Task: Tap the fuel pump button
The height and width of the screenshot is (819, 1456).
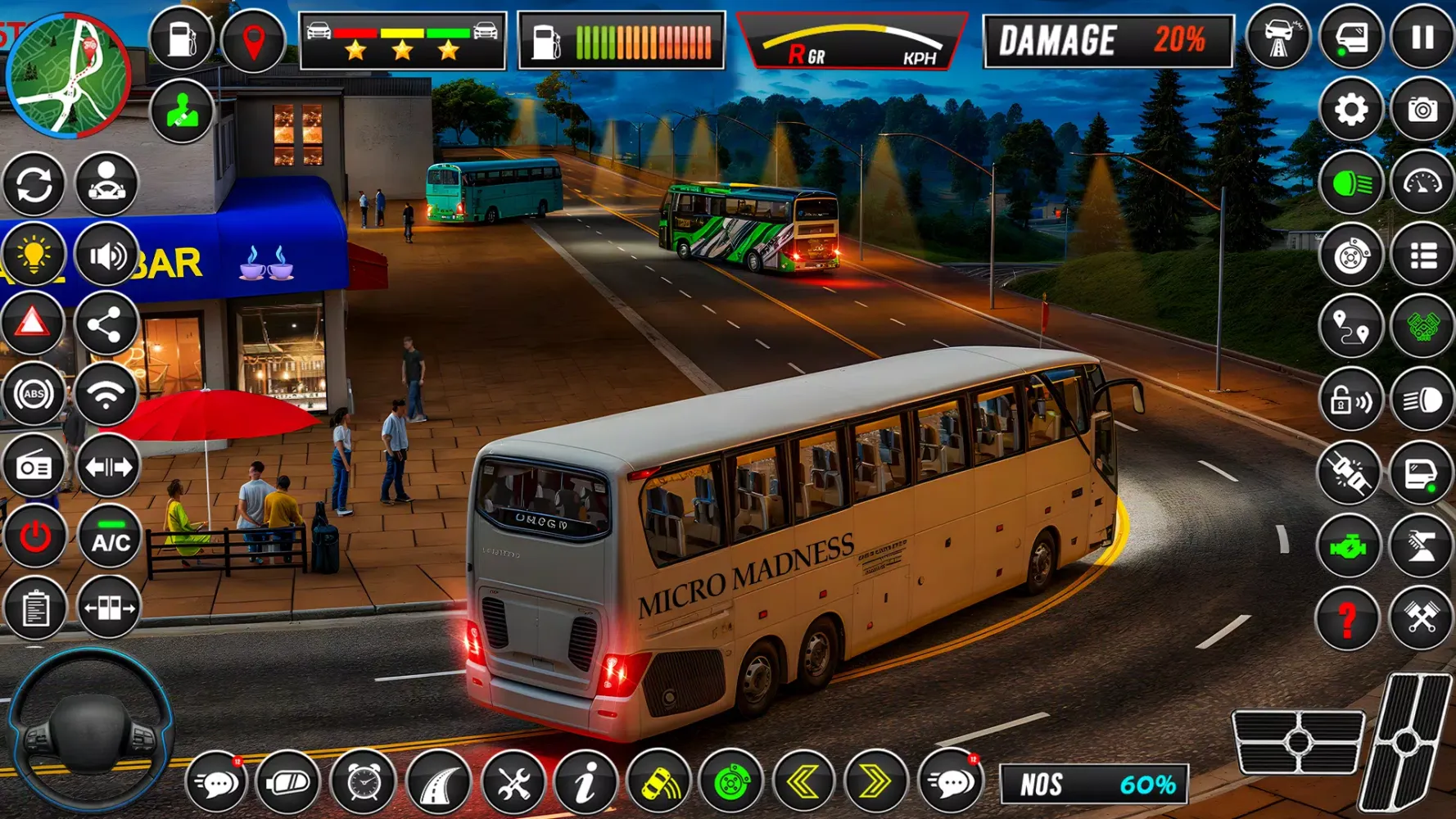Action: click(x=181, y=39)
